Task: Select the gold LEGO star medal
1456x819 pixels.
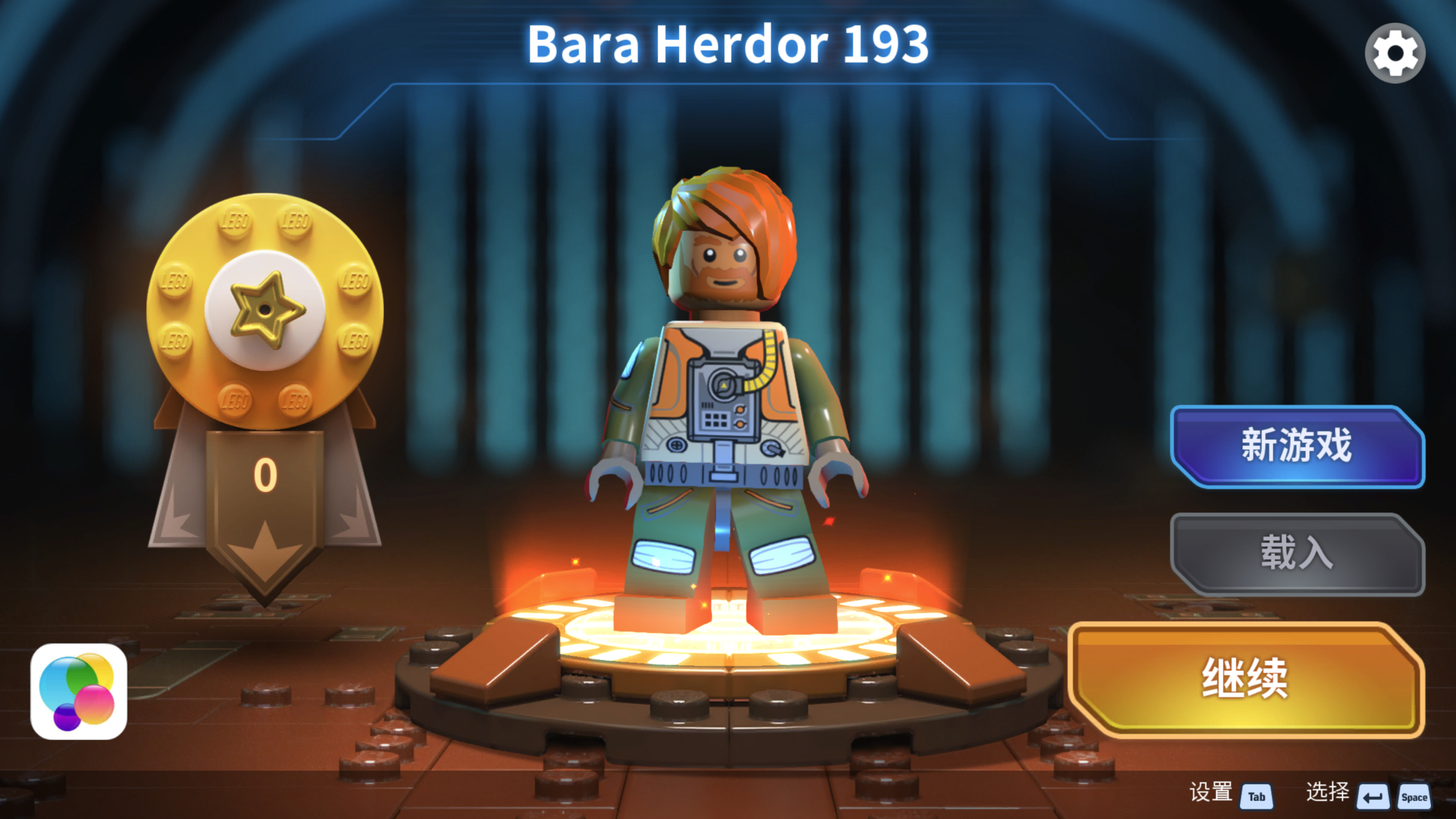Action: (264, 310)
